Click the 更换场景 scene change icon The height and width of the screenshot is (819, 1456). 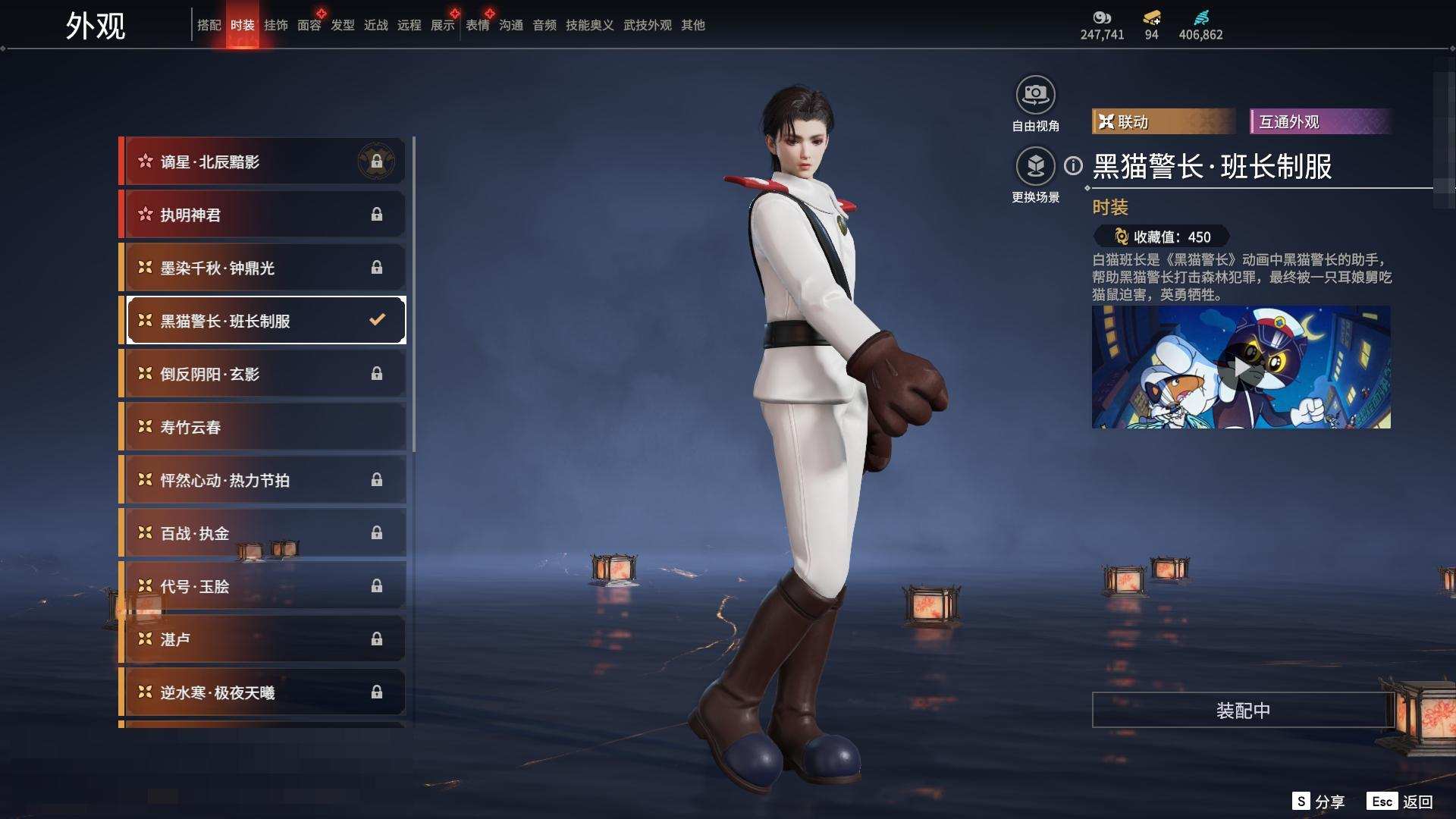[1035, 167]
